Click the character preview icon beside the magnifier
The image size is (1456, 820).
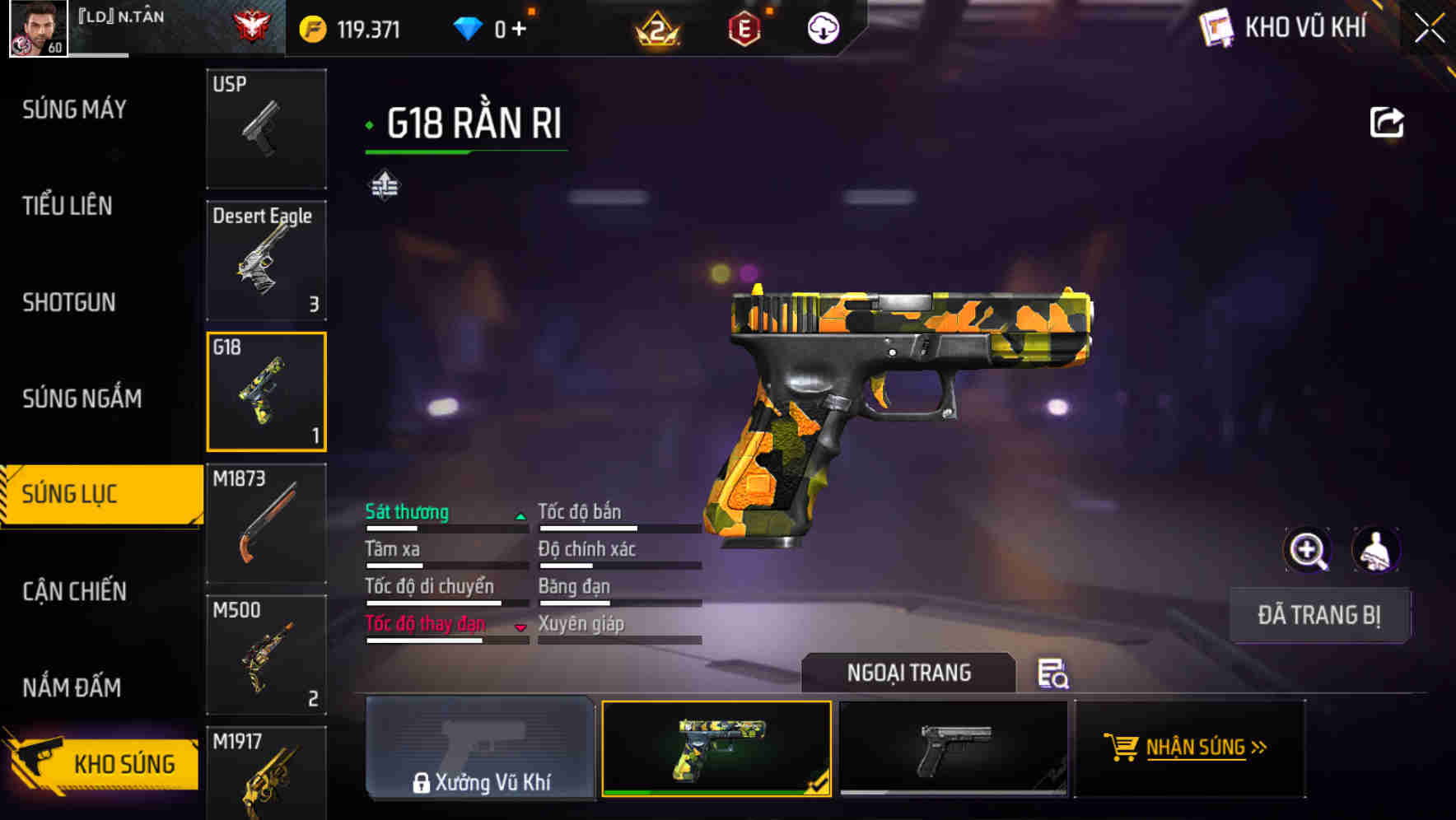tap(1377, 550)
